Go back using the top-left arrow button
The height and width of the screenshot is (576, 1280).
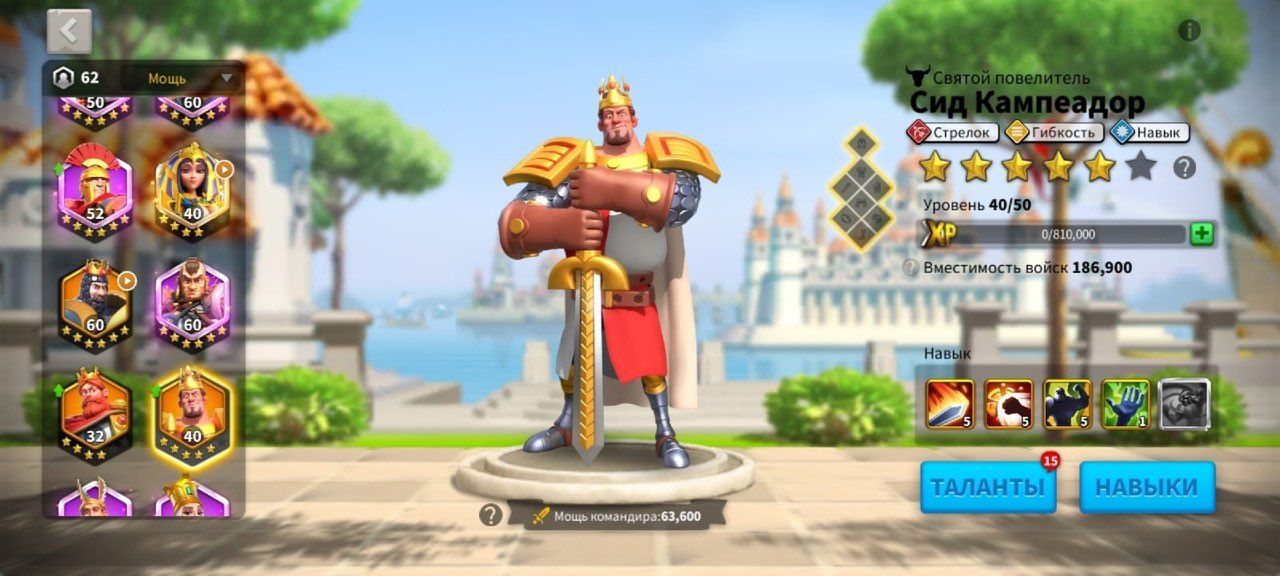[x=69, y=31]
